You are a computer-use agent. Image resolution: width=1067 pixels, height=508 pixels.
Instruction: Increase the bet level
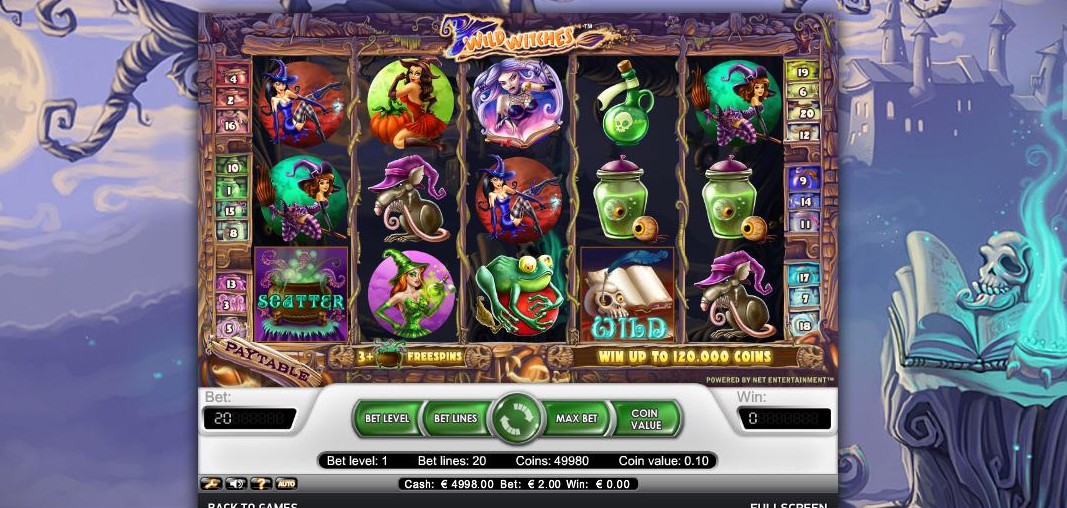tap(386, 418)
